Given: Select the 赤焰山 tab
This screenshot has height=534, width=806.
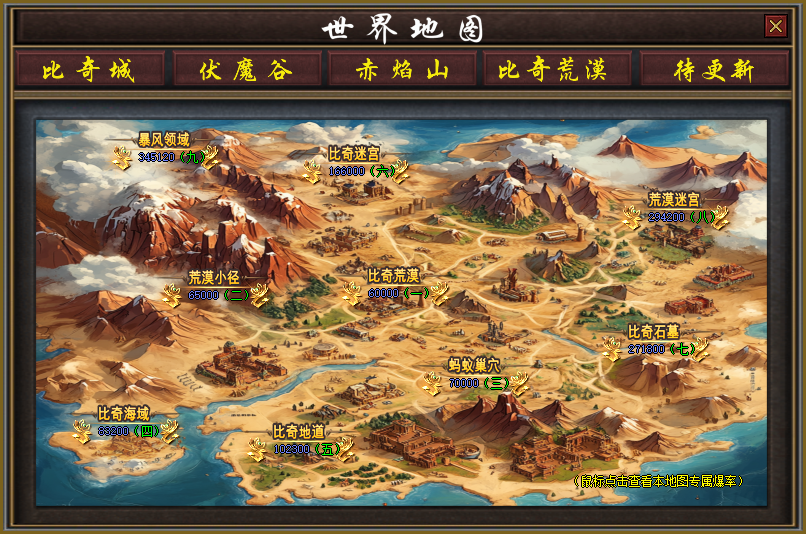Looking at the screenshot, I should click(402, 70).
